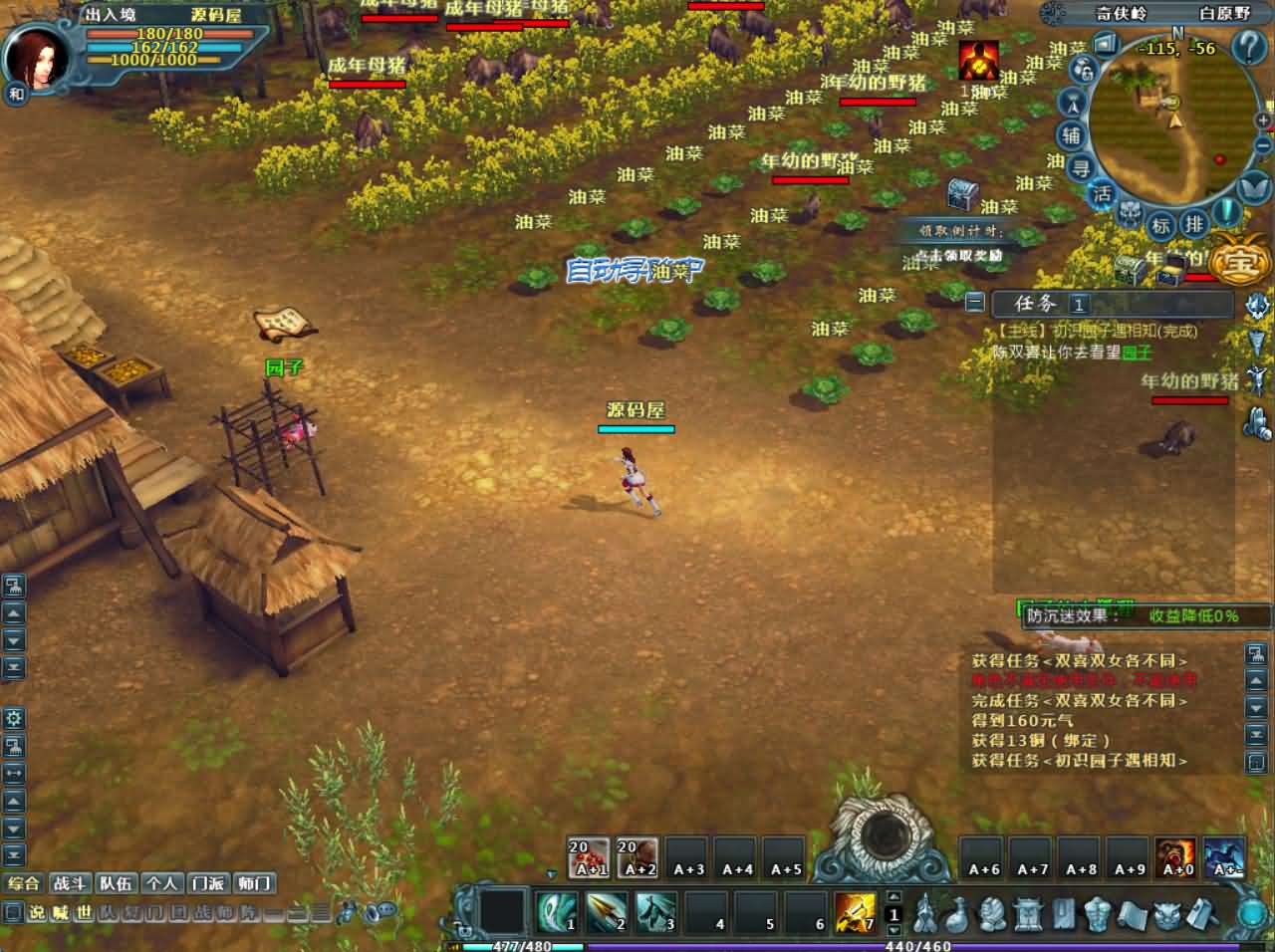Click the up arrow to change hotbar page
This screenshot has width=1275, height=952.
[x=893, y=896]
